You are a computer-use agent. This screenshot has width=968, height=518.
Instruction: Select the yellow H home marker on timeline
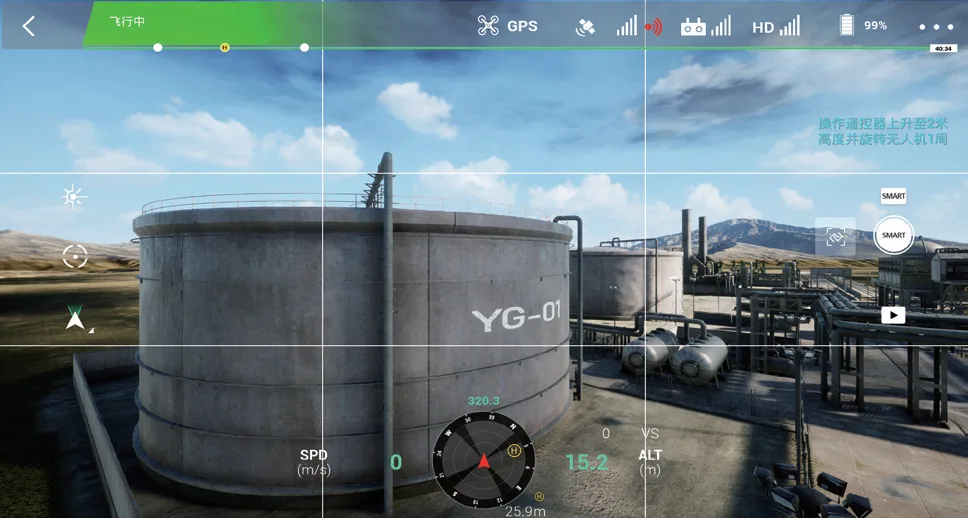(224, 47)
